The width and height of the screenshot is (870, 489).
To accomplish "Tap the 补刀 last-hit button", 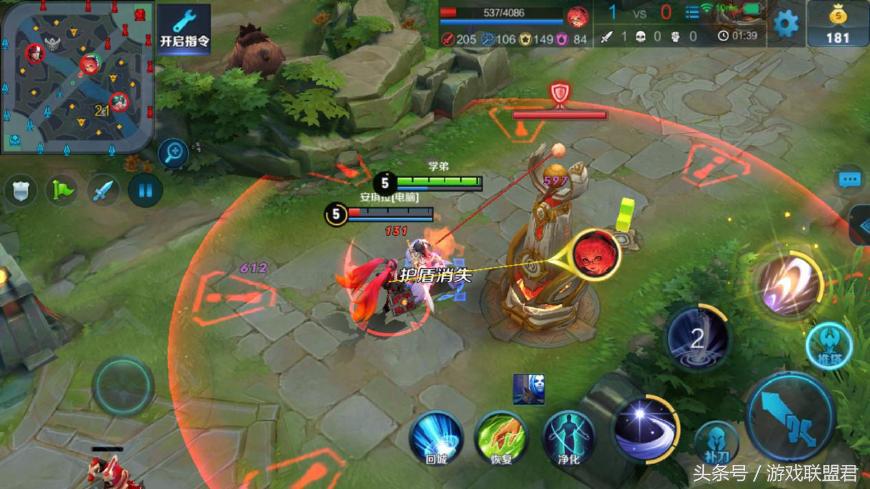I will click(716, 442).
